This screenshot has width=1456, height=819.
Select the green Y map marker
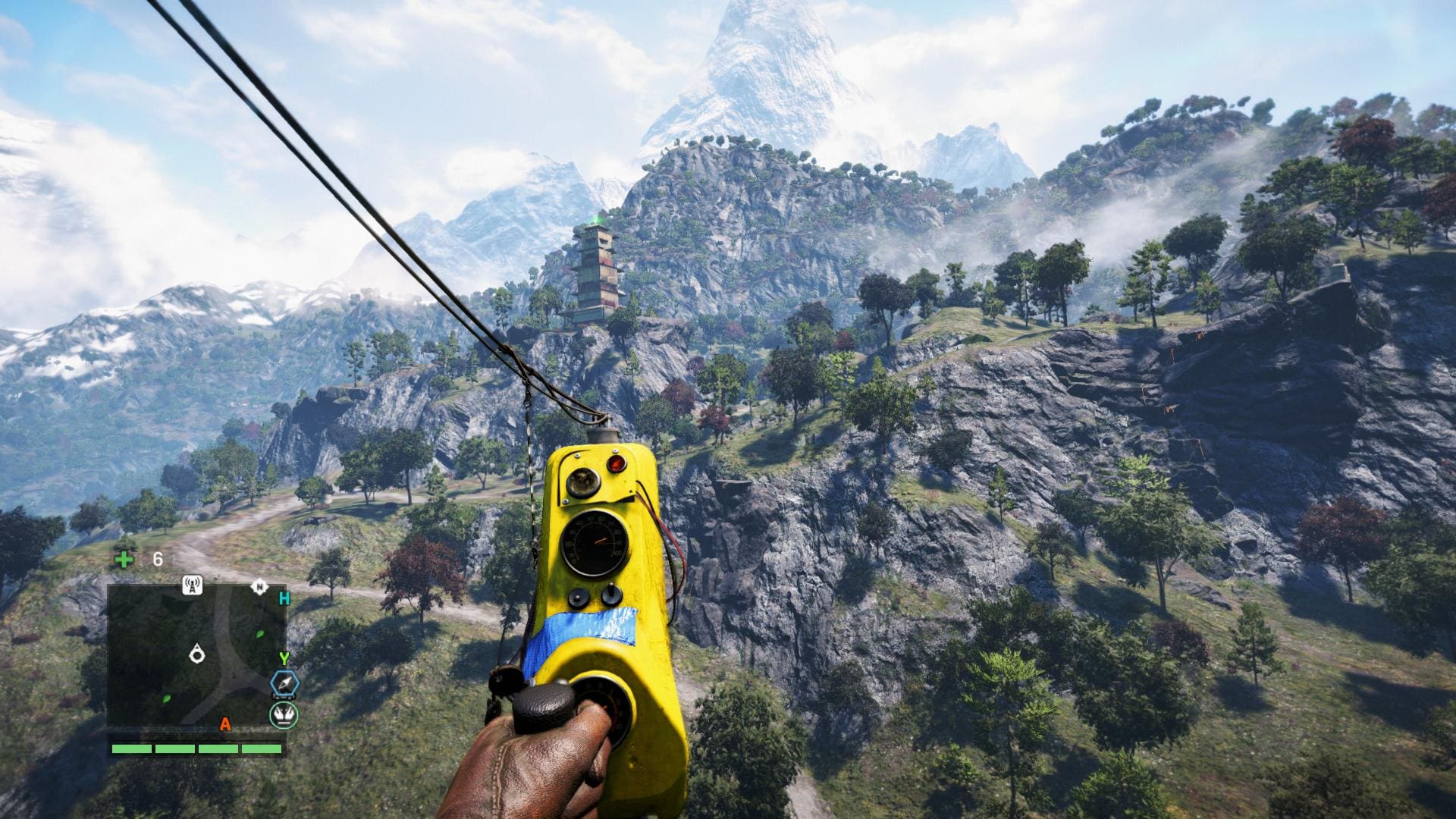click(x=284, y=658)
